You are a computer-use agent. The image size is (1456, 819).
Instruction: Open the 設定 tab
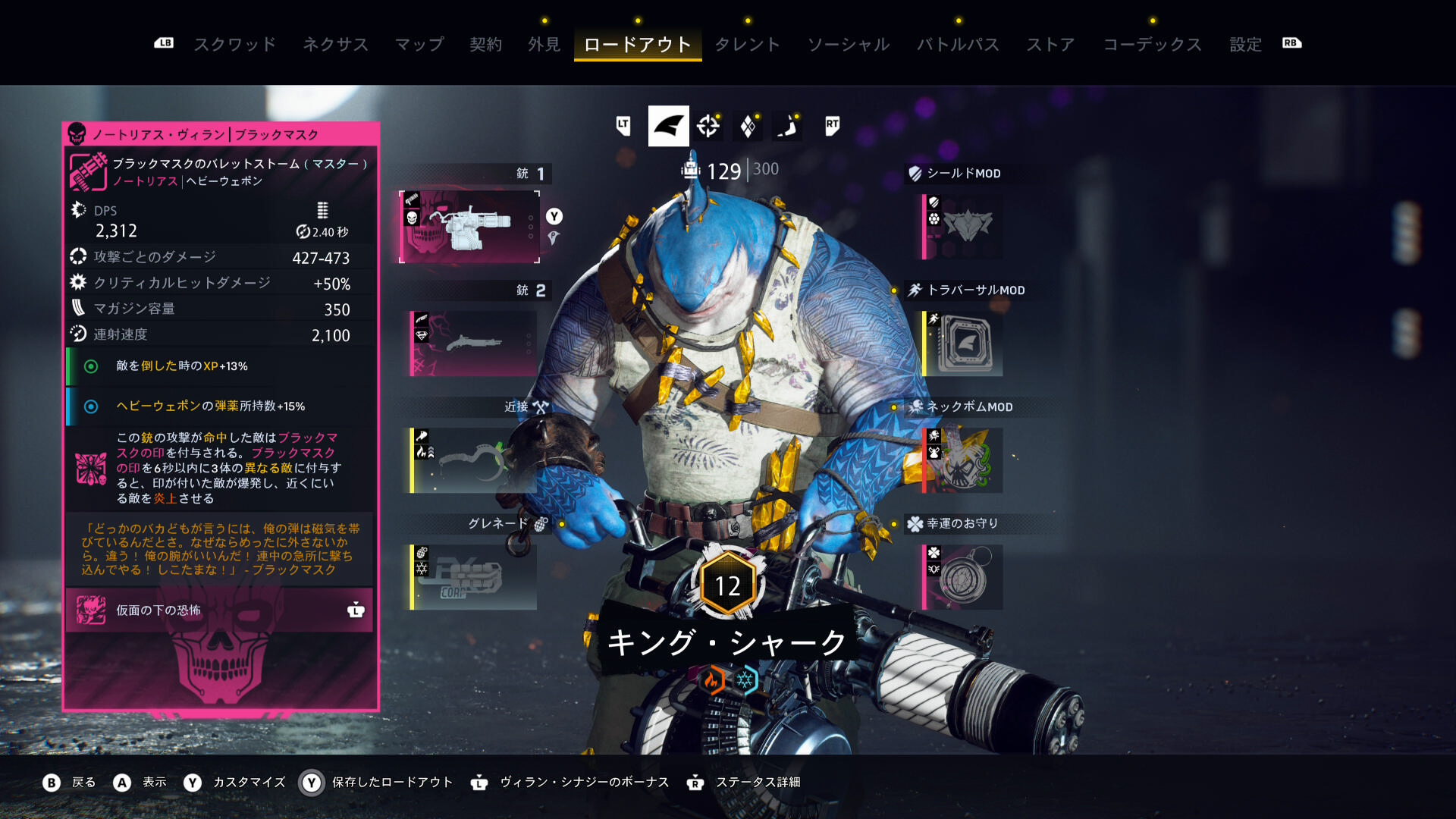1245,44
